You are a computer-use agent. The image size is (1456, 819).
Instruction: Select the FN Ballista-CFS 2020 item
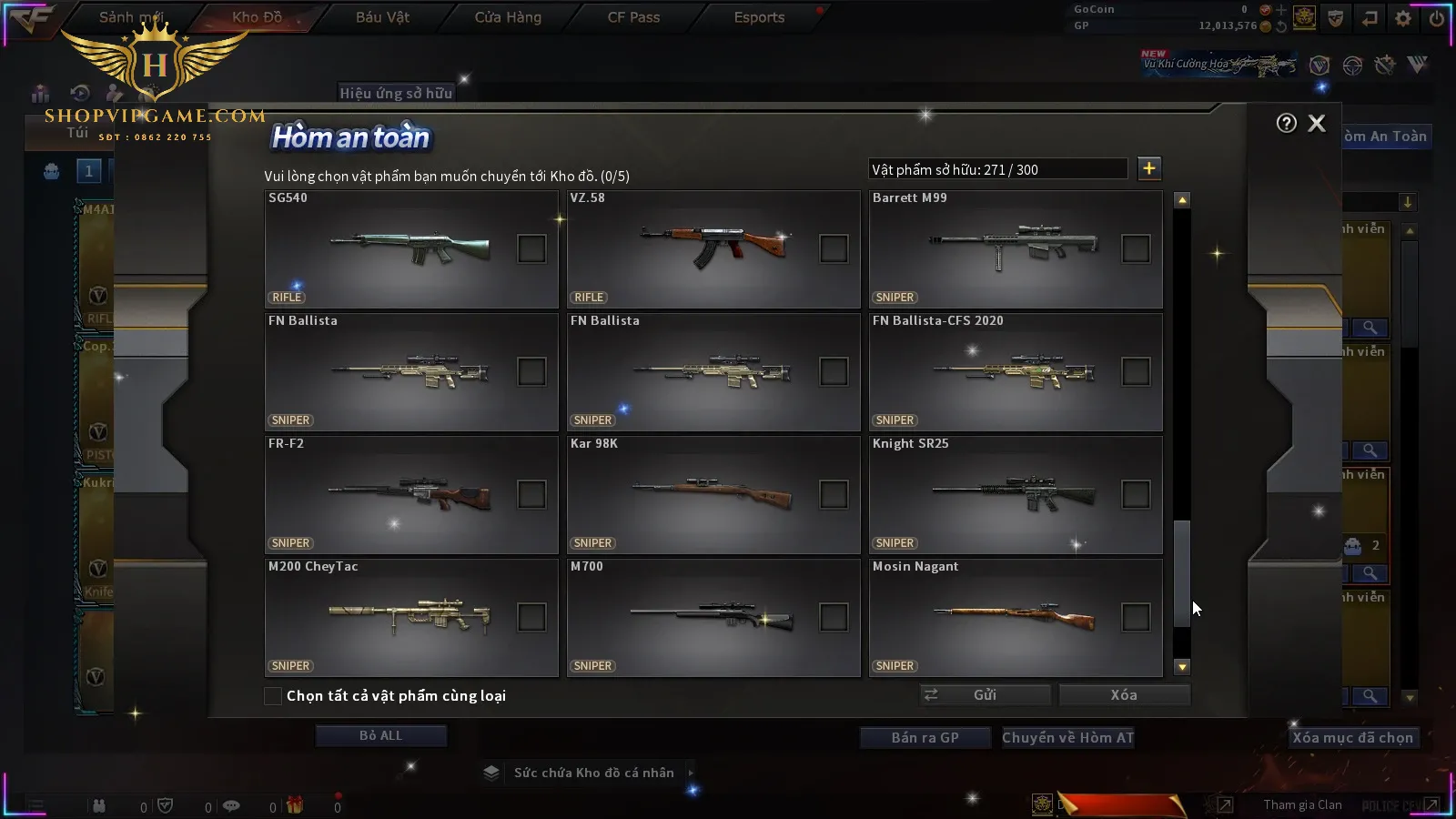click(x=1136, y=371)
